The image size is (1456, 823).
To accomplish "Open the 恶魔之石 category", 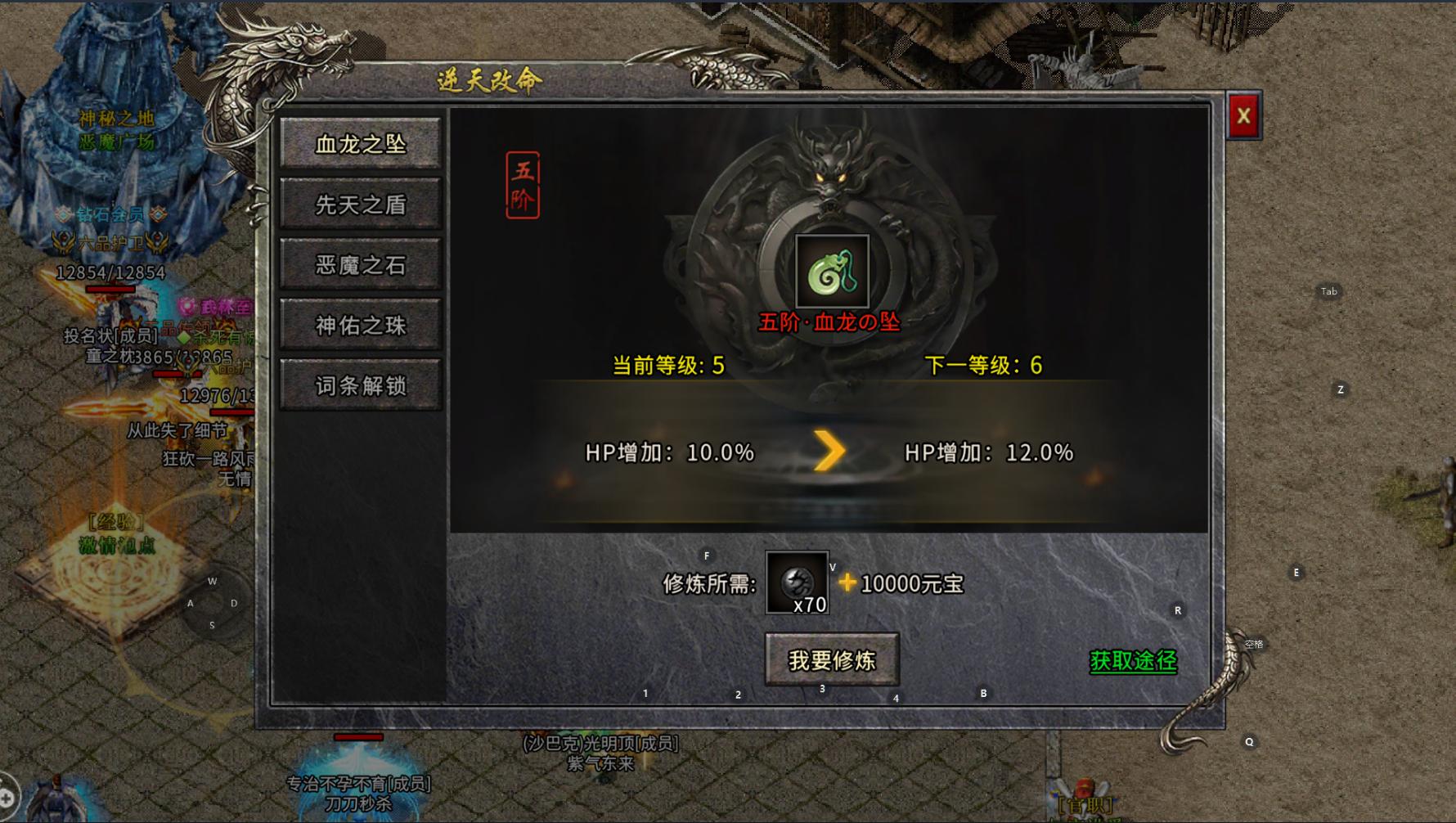I will 360,265.
